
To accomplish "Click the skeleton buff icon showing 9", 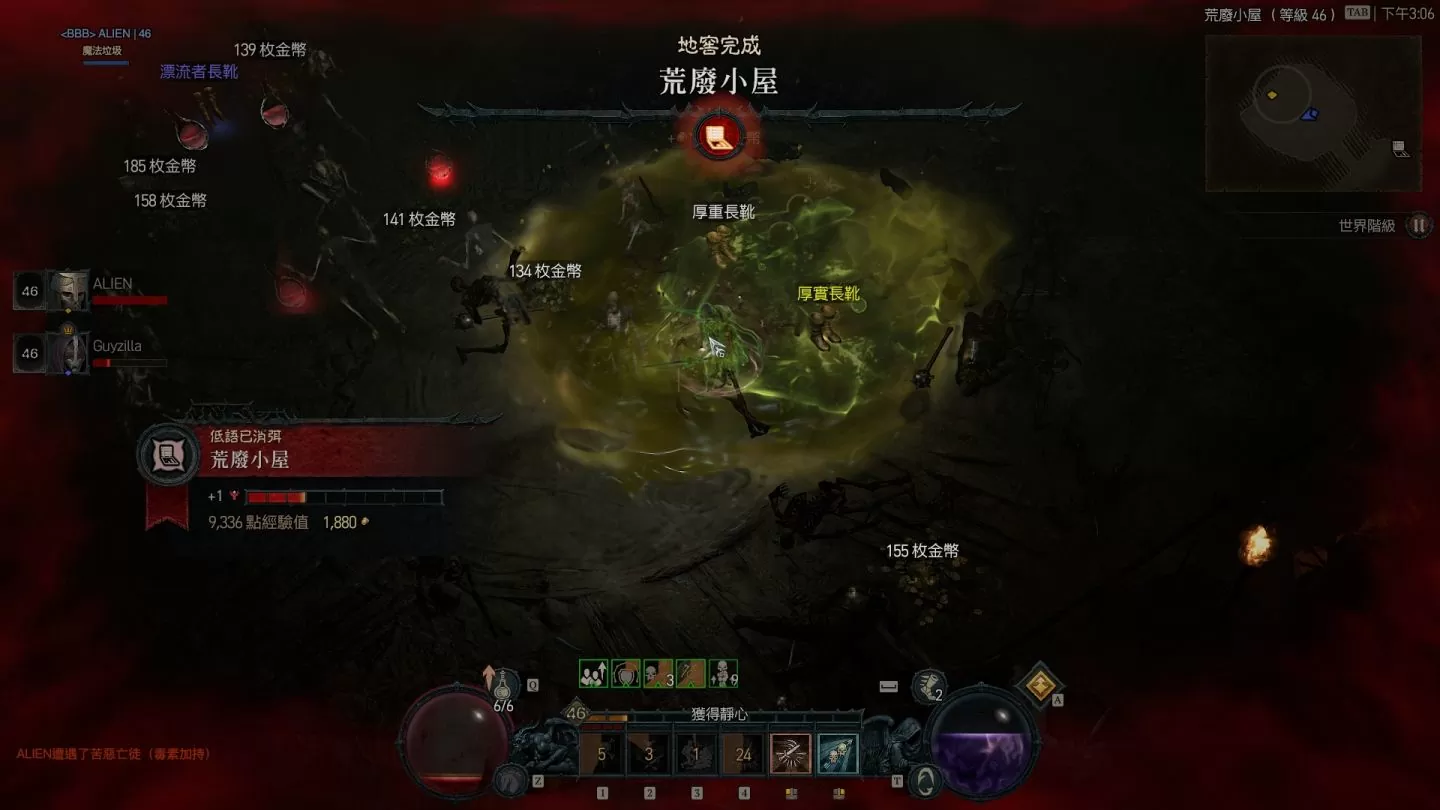I will (x=723, y=674).
